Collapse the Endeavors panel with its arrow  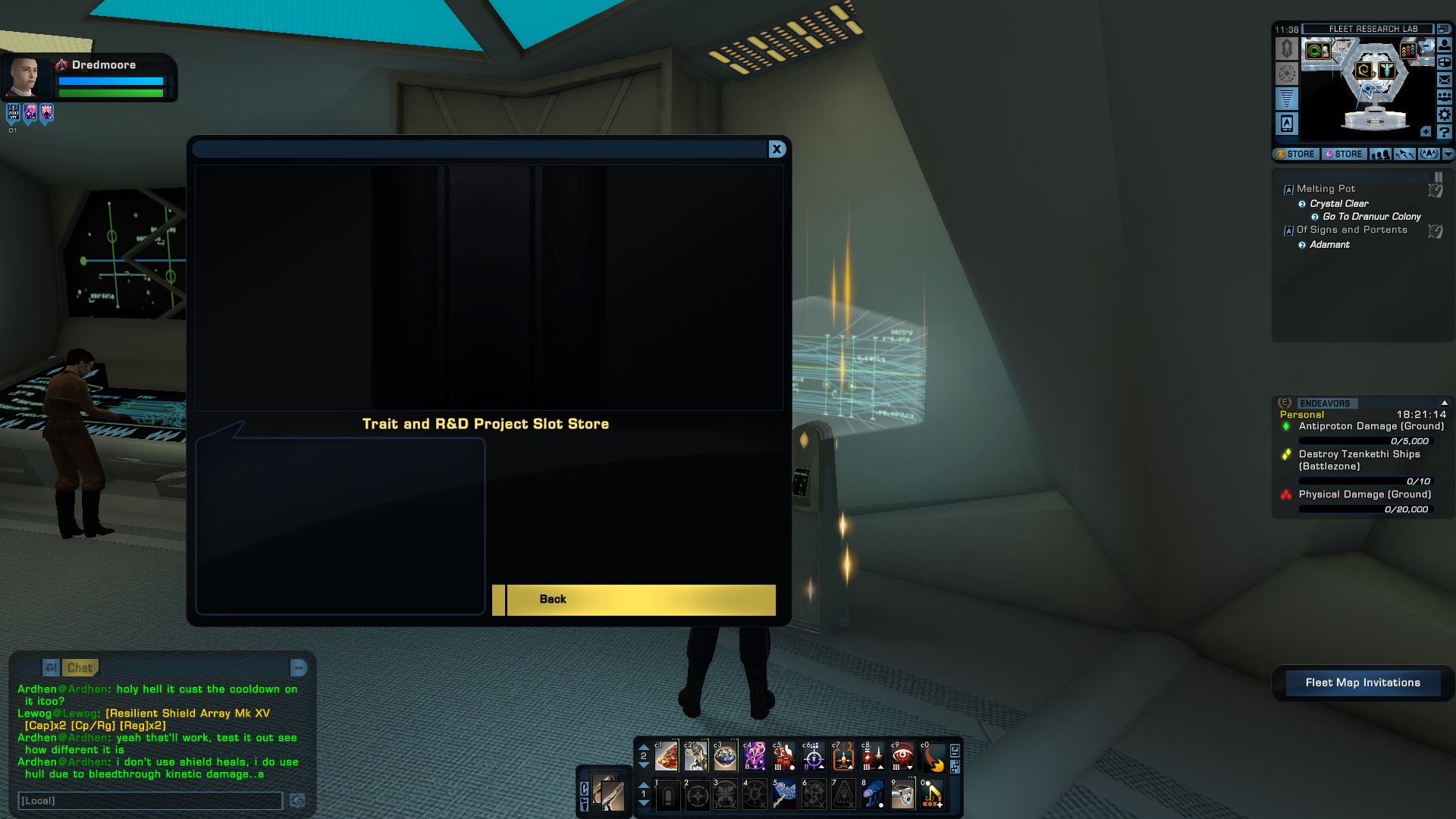pyautogui.click(x=1446, y=403)
